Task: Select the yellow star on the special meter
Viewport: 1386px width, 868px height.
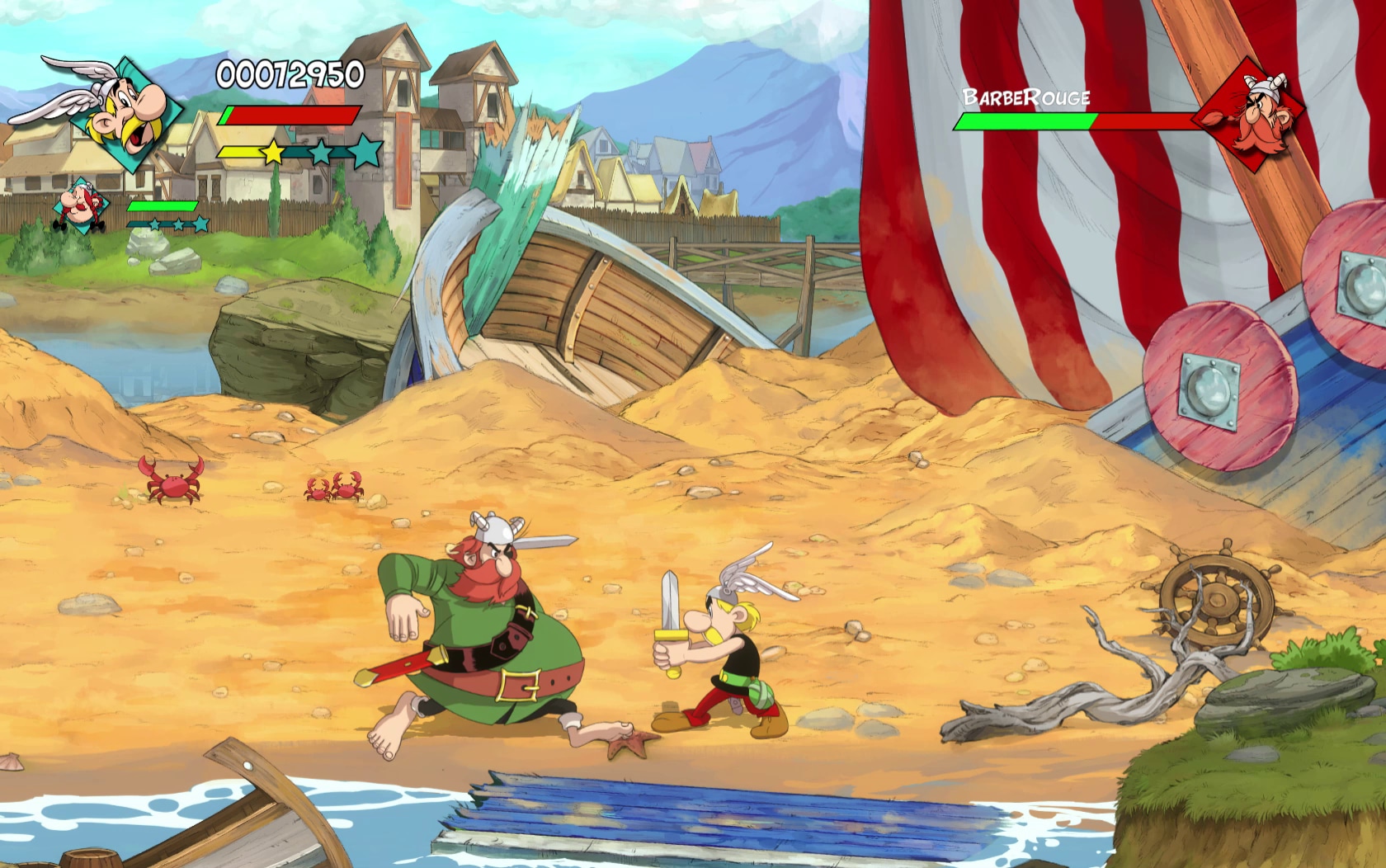Action: coord(272,151)
